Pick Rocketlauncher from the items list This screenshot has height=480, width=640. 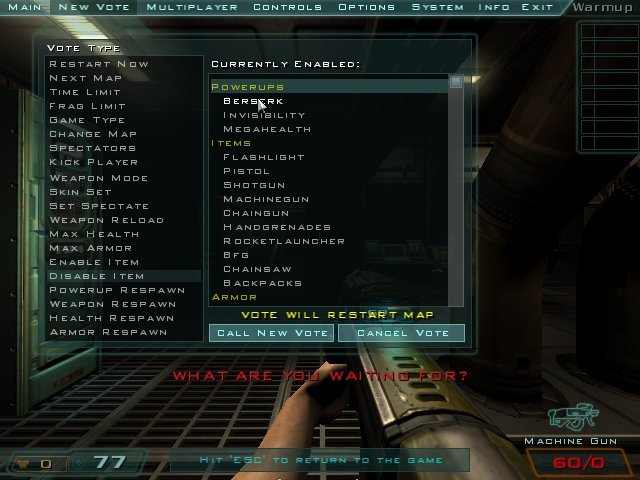284,241
